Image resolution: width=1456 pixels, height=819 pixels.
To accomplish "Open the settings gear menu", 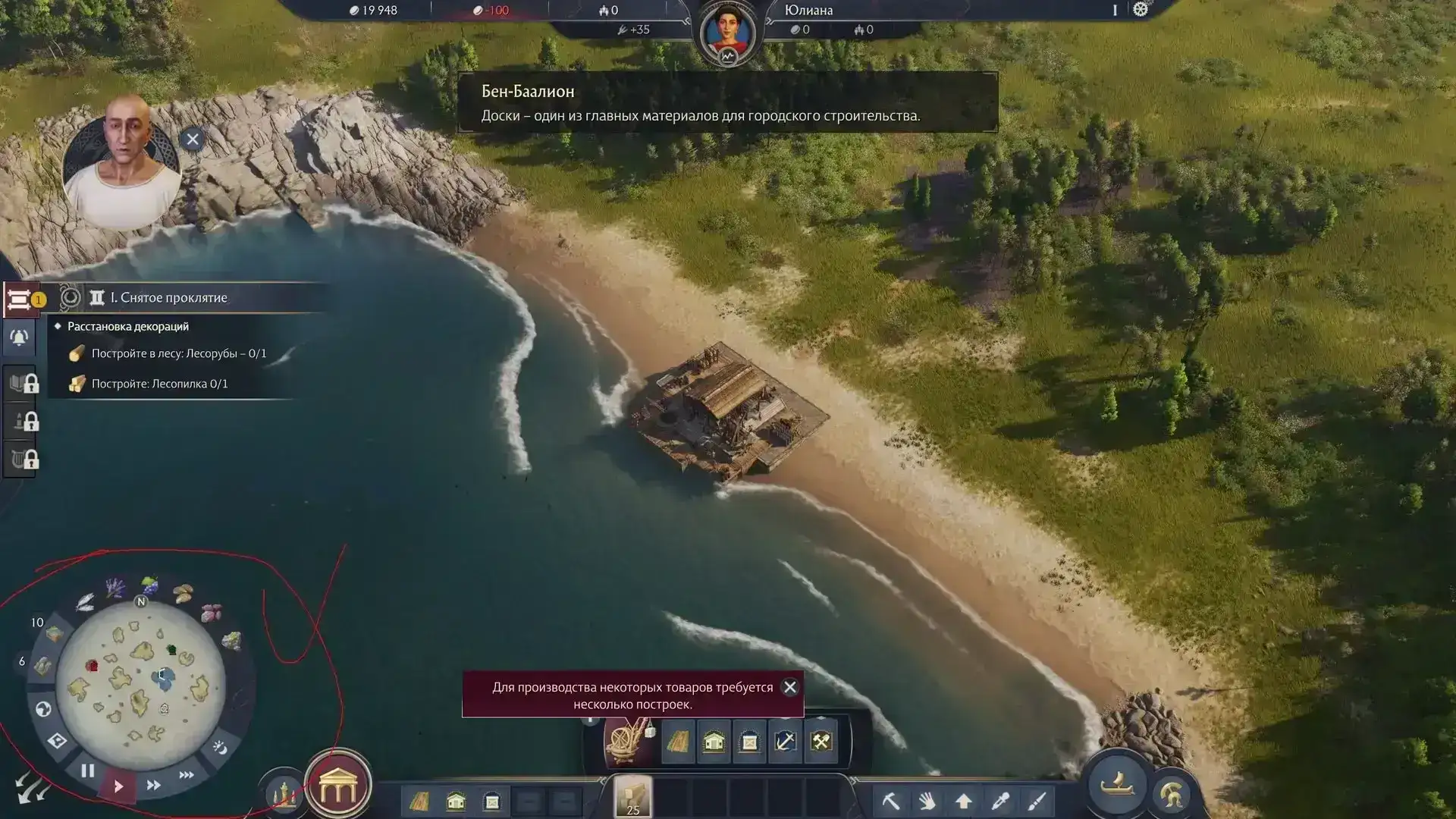I will [1141, 10].
